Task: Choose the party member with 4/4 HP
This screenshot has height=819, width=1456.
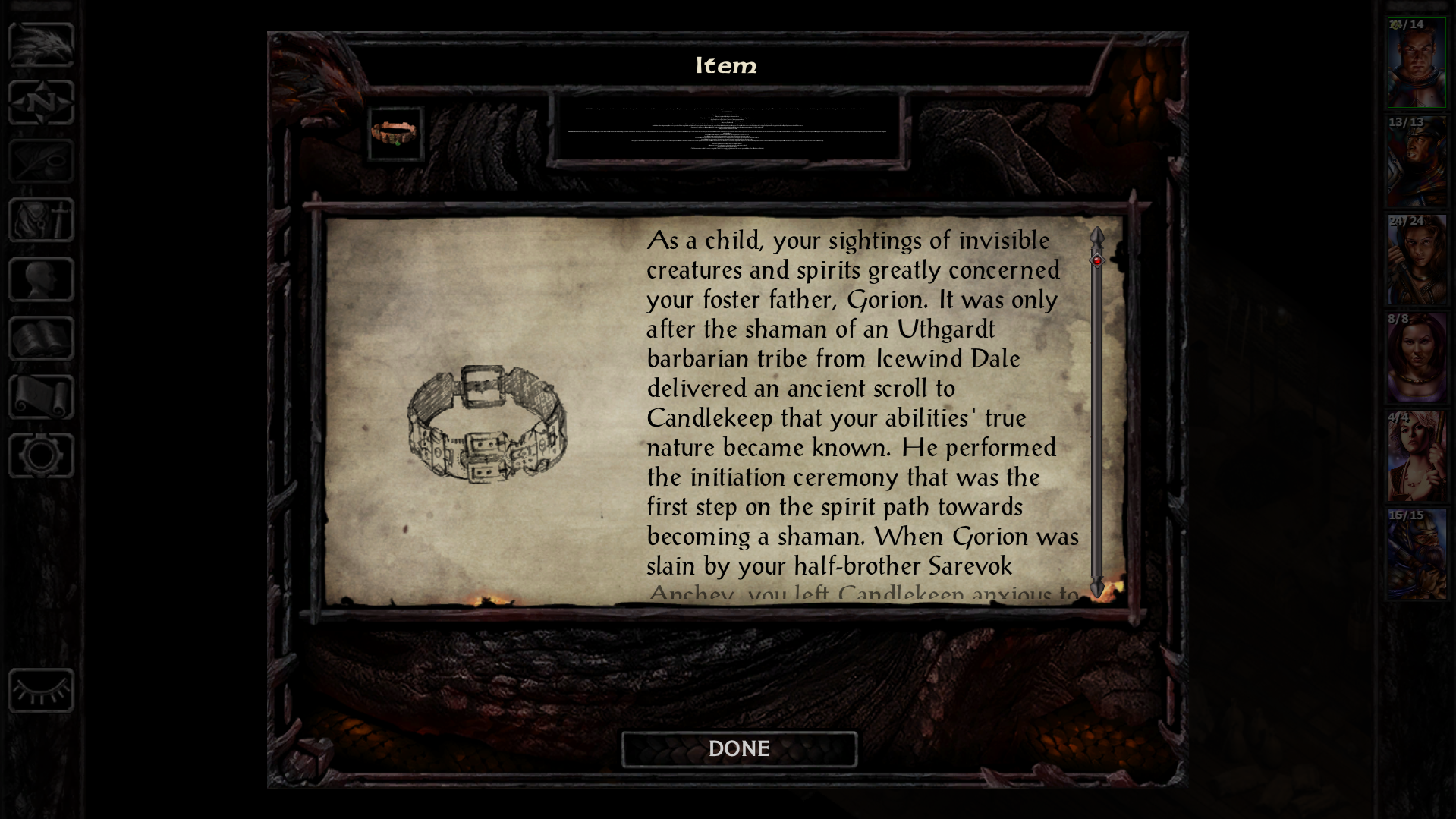Action: click(x=1417, y=458)
